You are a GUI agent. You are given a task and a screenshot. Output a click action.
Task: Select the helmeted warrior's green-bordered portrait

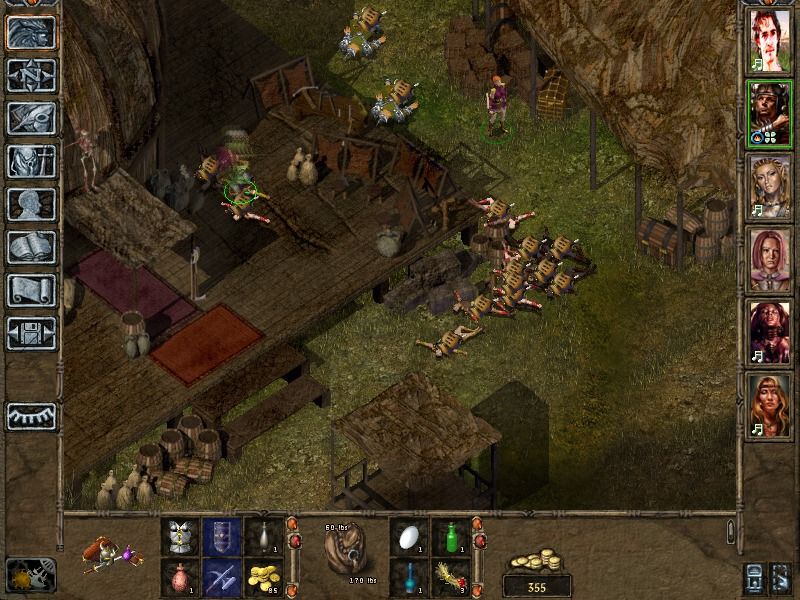click(769, 115)
